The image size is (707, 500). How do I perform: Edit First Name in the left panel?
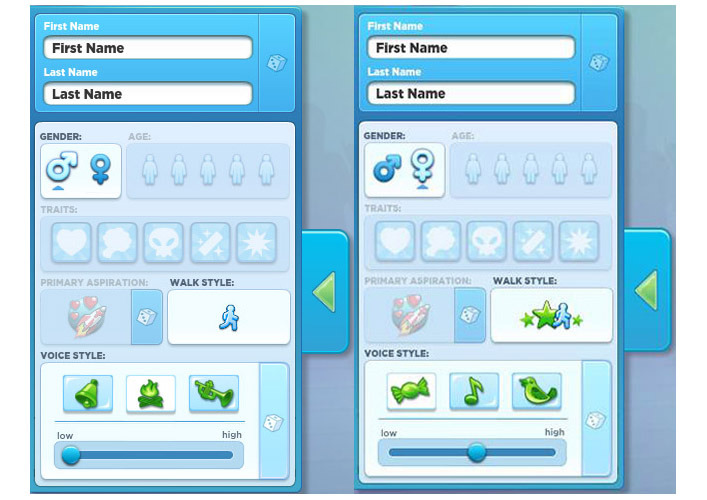coord(148,48)
